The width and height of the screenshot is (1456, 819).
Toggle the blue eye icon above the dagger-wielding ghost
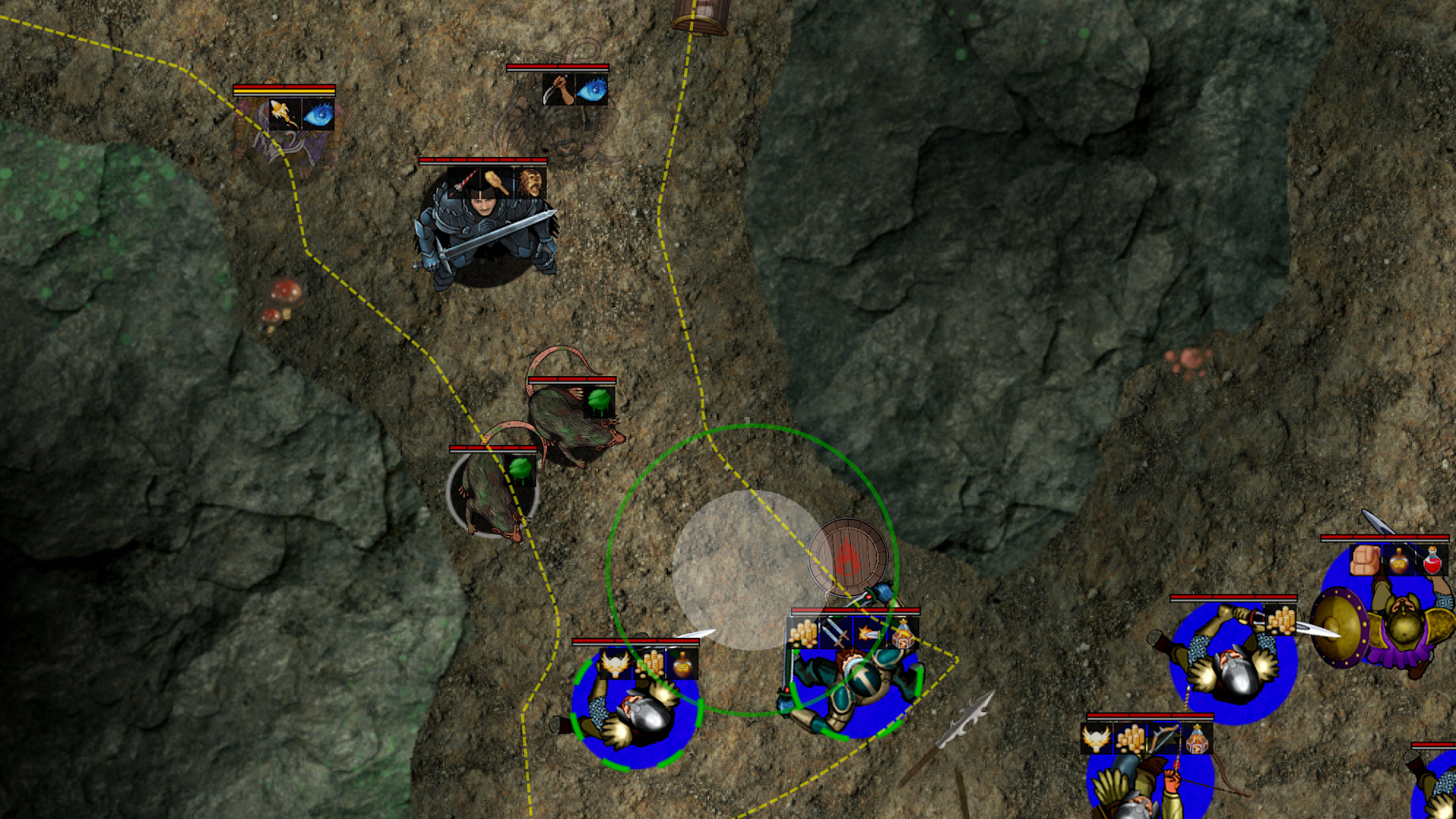[x=592, y=90]
